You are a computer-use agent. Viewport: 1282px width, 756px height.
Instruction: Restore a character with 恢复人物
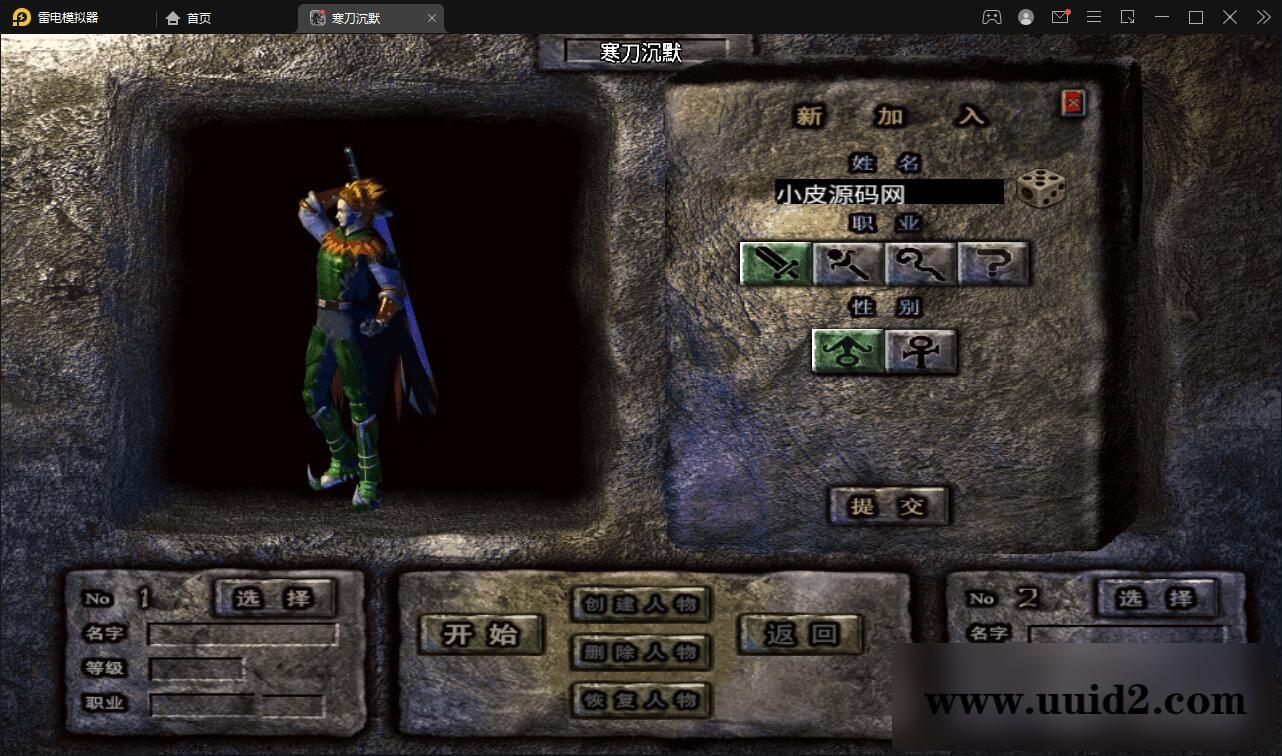pos(641,699)
